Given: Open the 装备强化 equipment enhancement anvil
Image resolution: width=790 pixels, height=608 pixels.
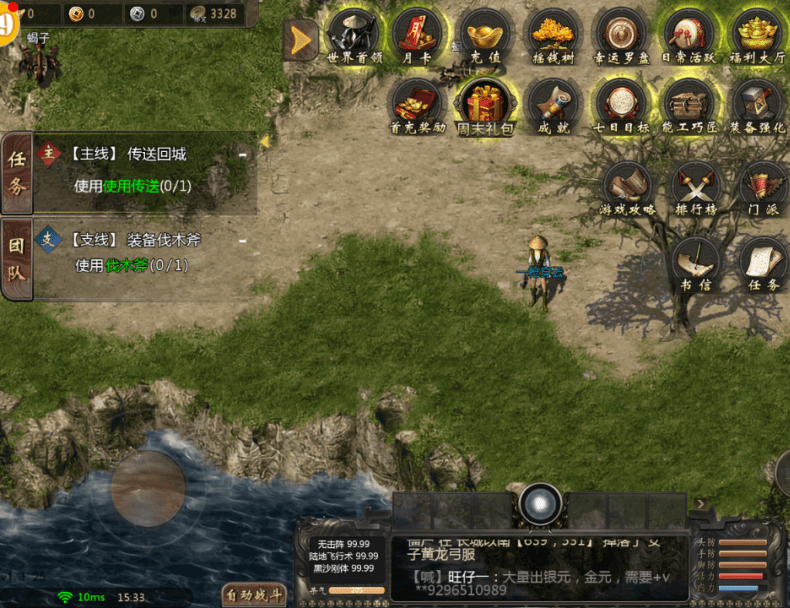Looking at the screenshot, I should [757, 104].
